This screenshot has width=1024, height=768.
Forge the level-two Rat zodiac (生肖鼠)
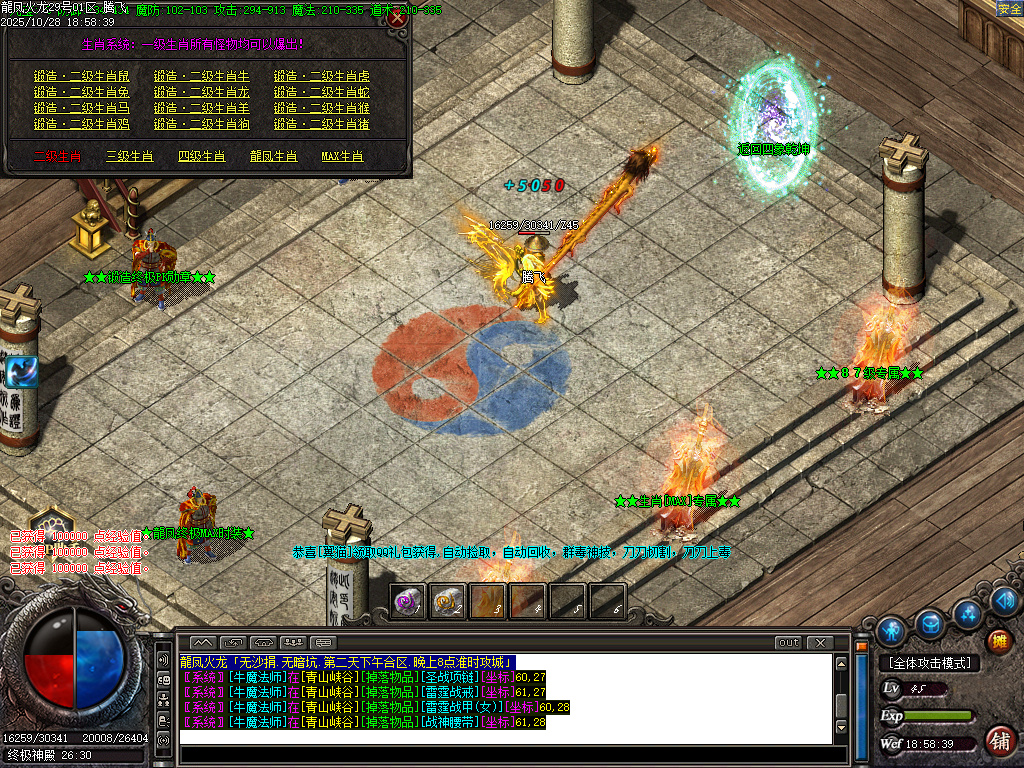click(82, 76)
